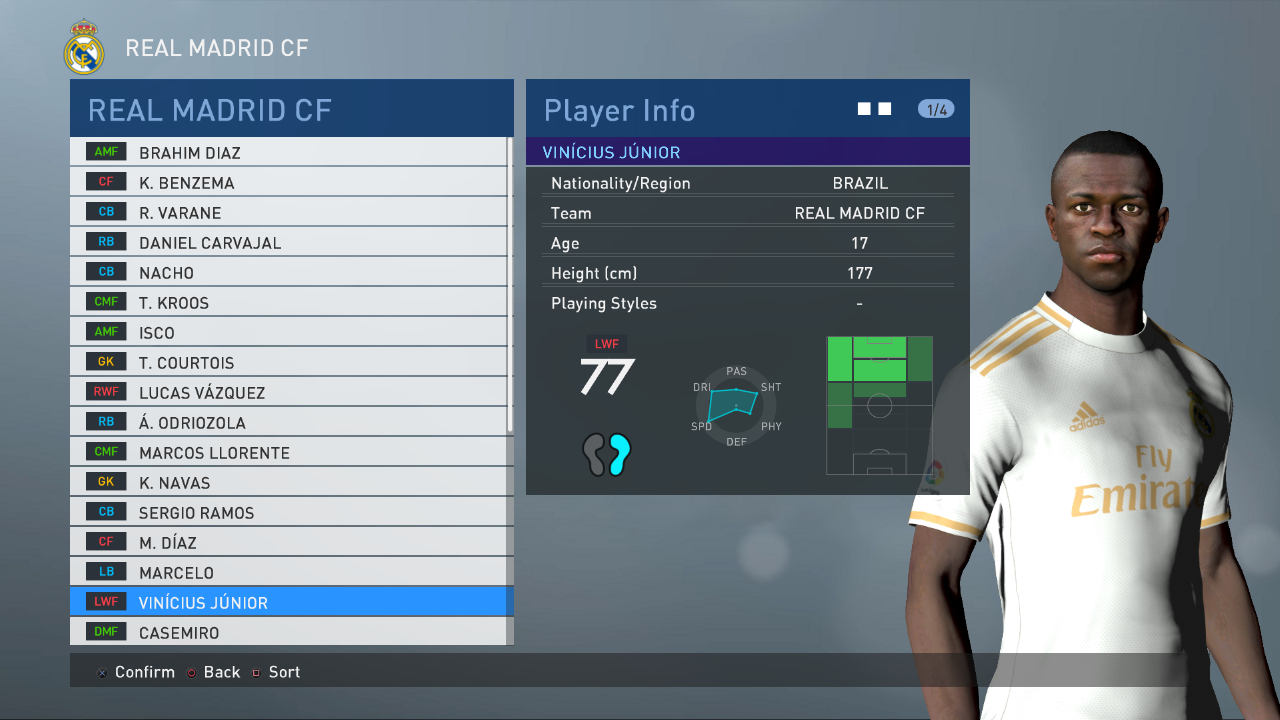Screen dimensions: 1280x720
Task: Click the LWF rating badge above 77
Action: coord(605,343)
